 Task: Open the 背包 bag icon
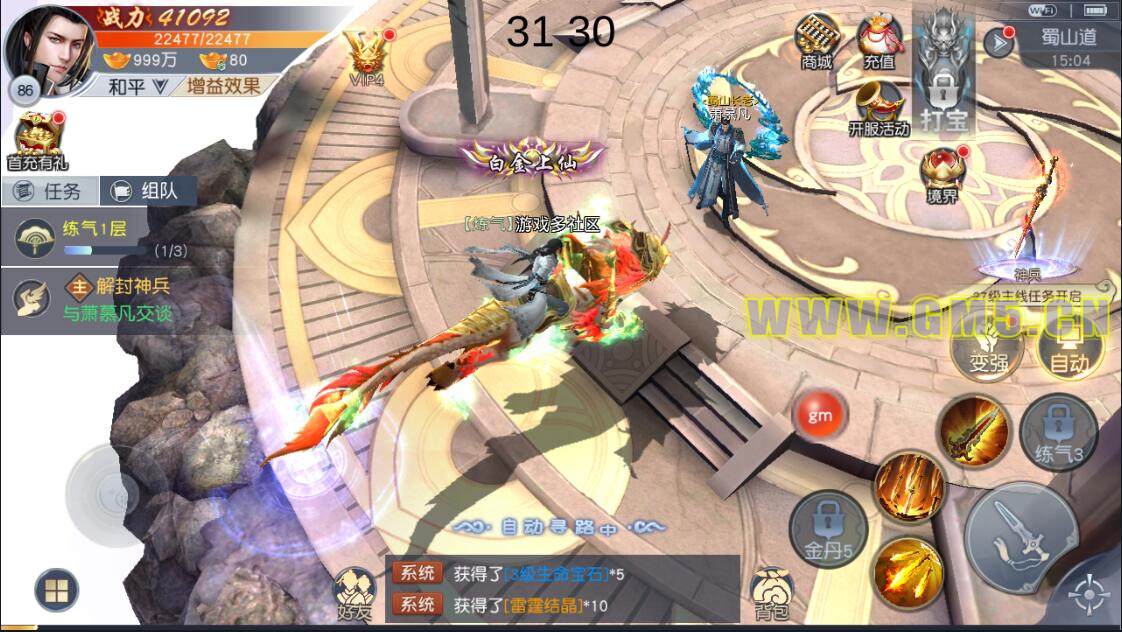771,592
